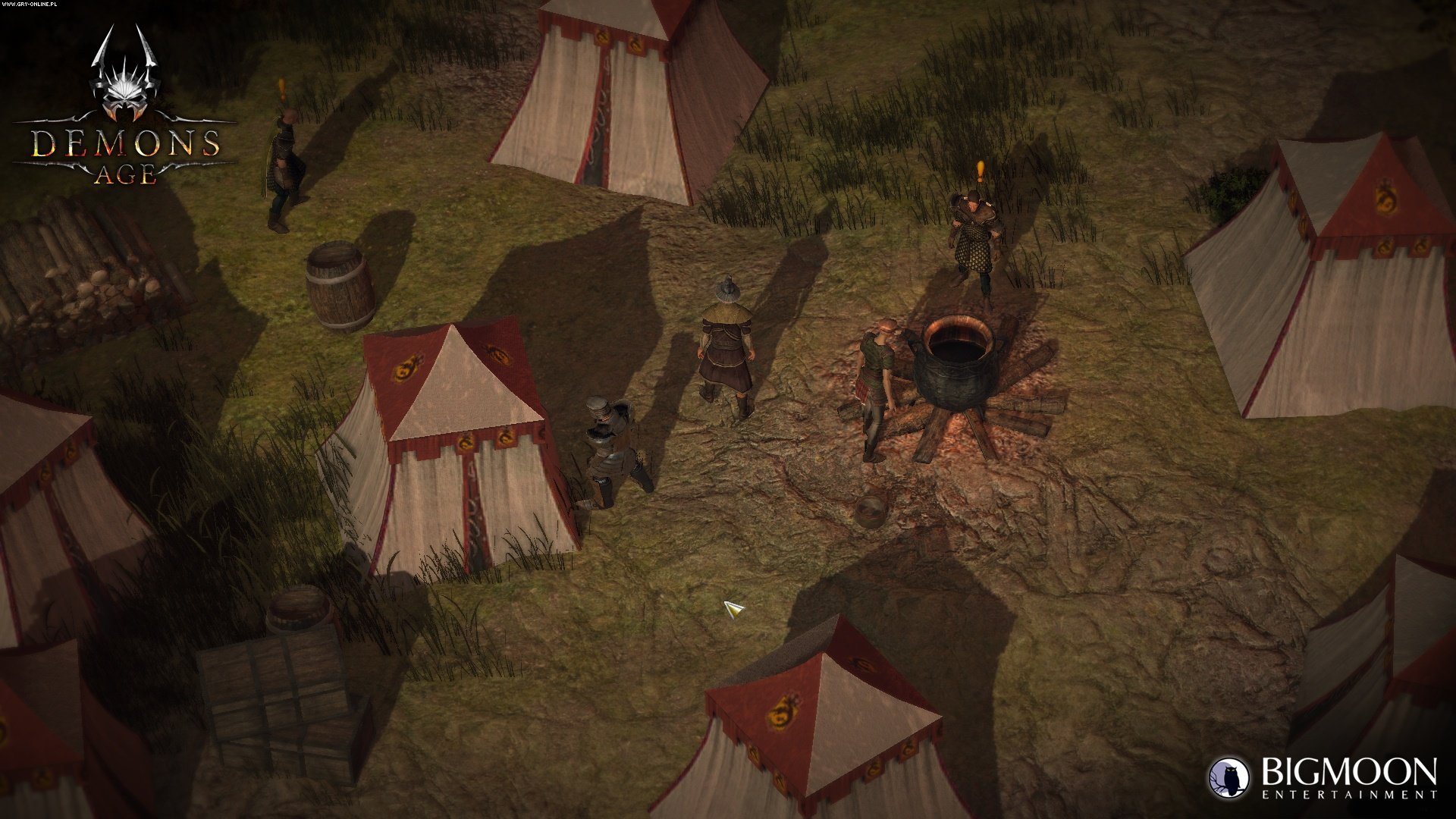Select the exclamation mark over the green-cloaked NPC

point(282,90)
